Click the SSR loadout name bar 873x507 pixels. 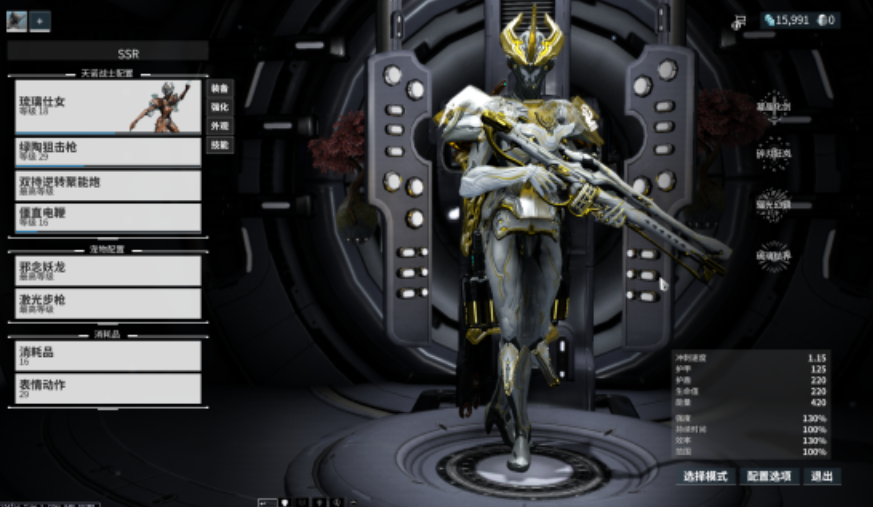(x=108, y=51)
